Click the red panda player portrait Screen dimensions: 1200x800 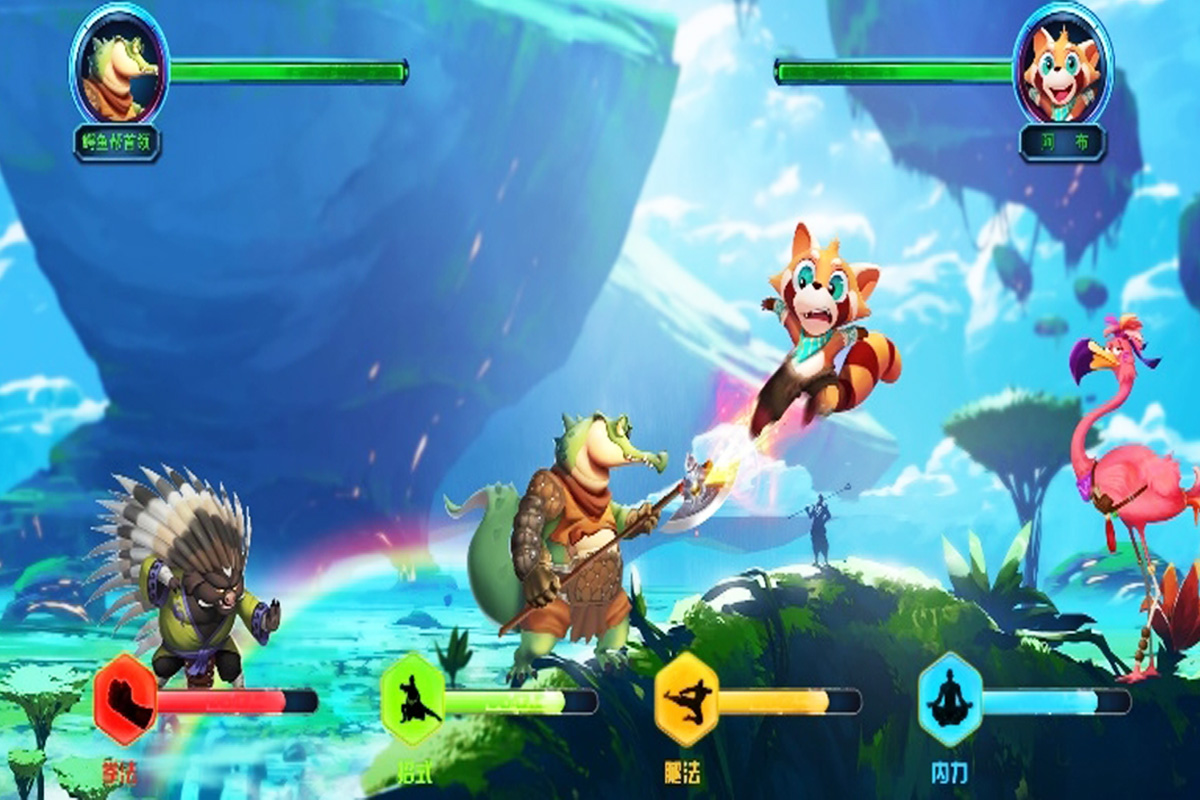1062,64
